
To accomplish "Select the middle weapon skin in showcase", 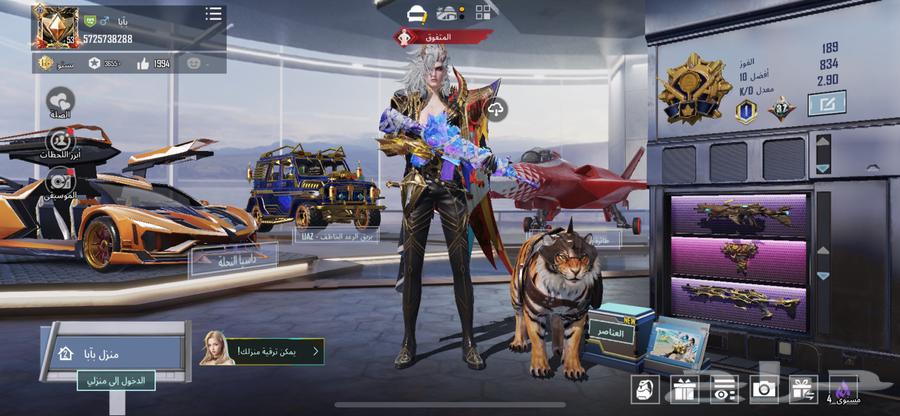I will click(x=736, y=256).
